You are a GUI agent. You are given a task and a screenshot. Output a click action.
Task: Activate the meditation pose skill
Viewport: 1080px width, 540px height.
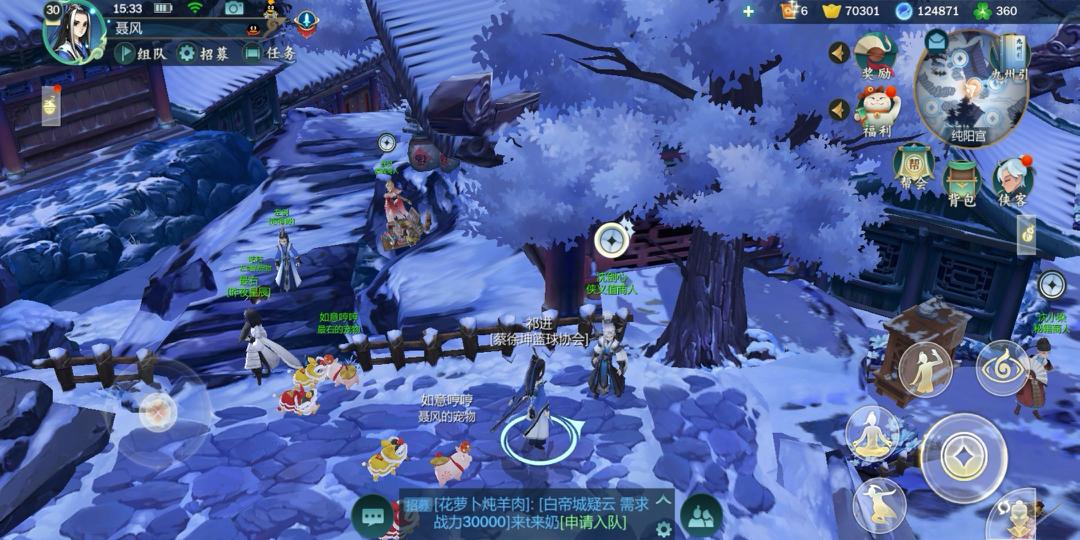(x=869, y=434)
